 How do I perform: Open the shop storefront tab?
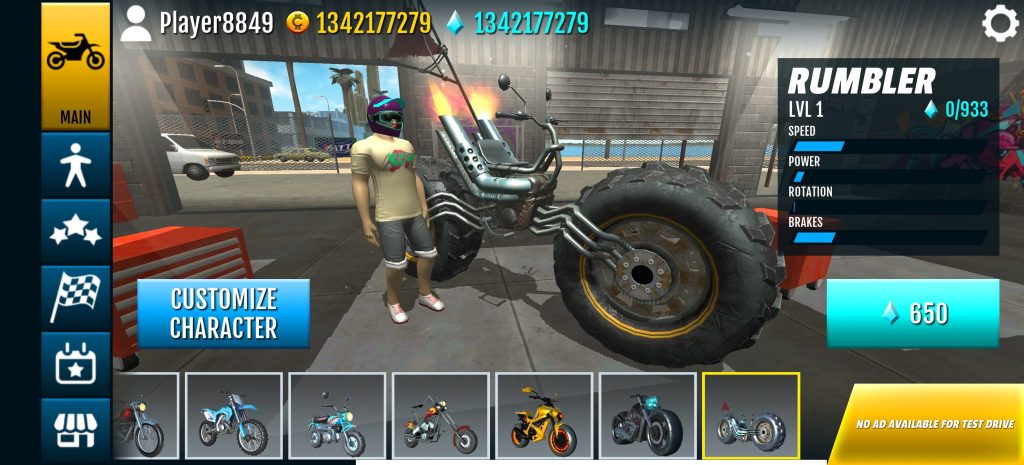tap(75, 430)
